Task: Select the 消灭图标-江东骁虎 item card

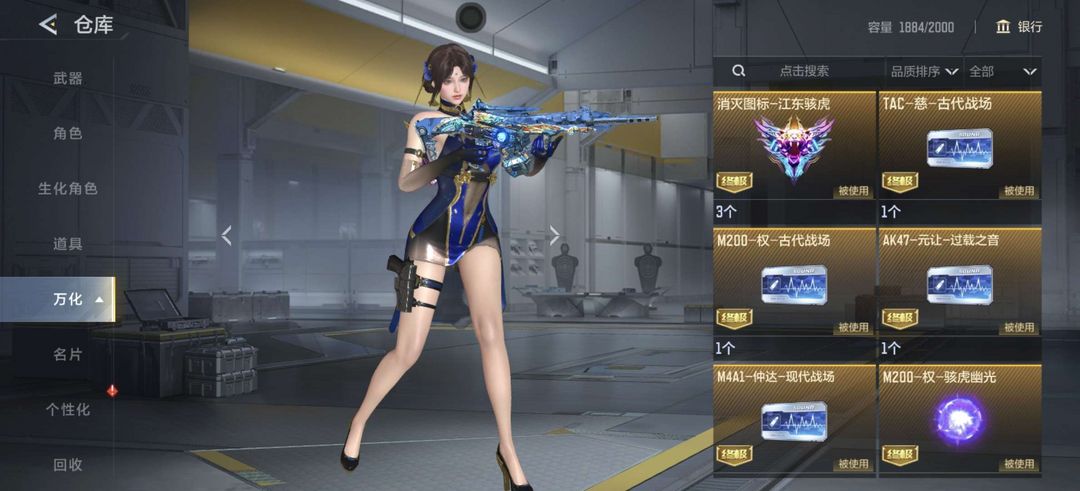Action: [794, 147]
